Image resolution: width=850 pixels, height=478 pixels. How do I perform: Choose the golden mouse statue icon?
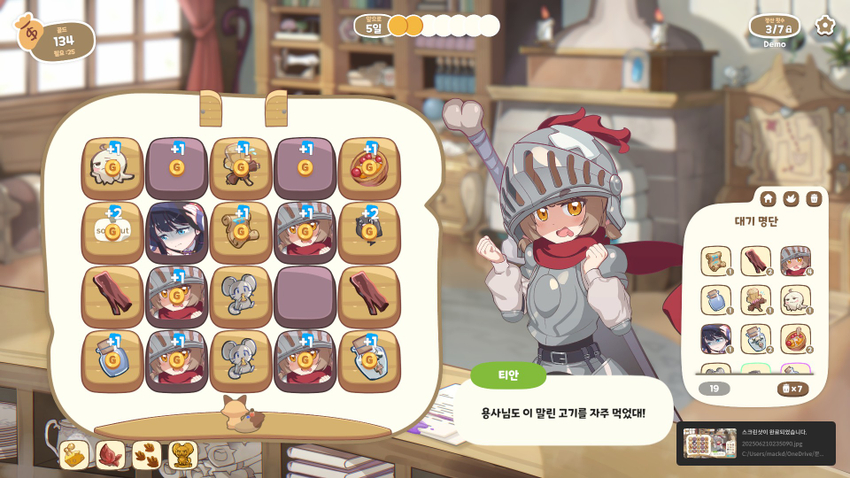pos(183,455)
